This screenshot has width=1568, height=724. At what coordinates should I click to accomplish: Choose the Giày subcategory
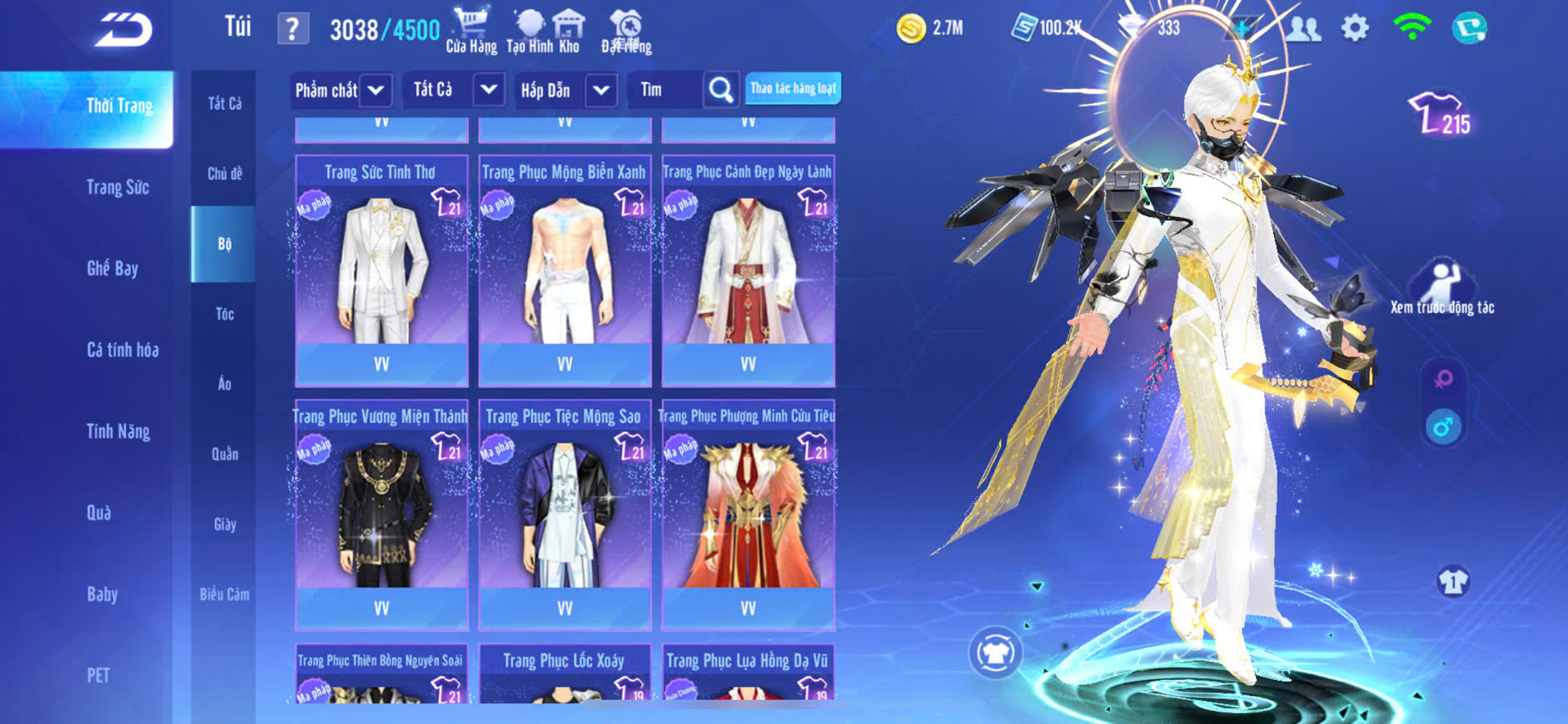click(x=224, y=524)
